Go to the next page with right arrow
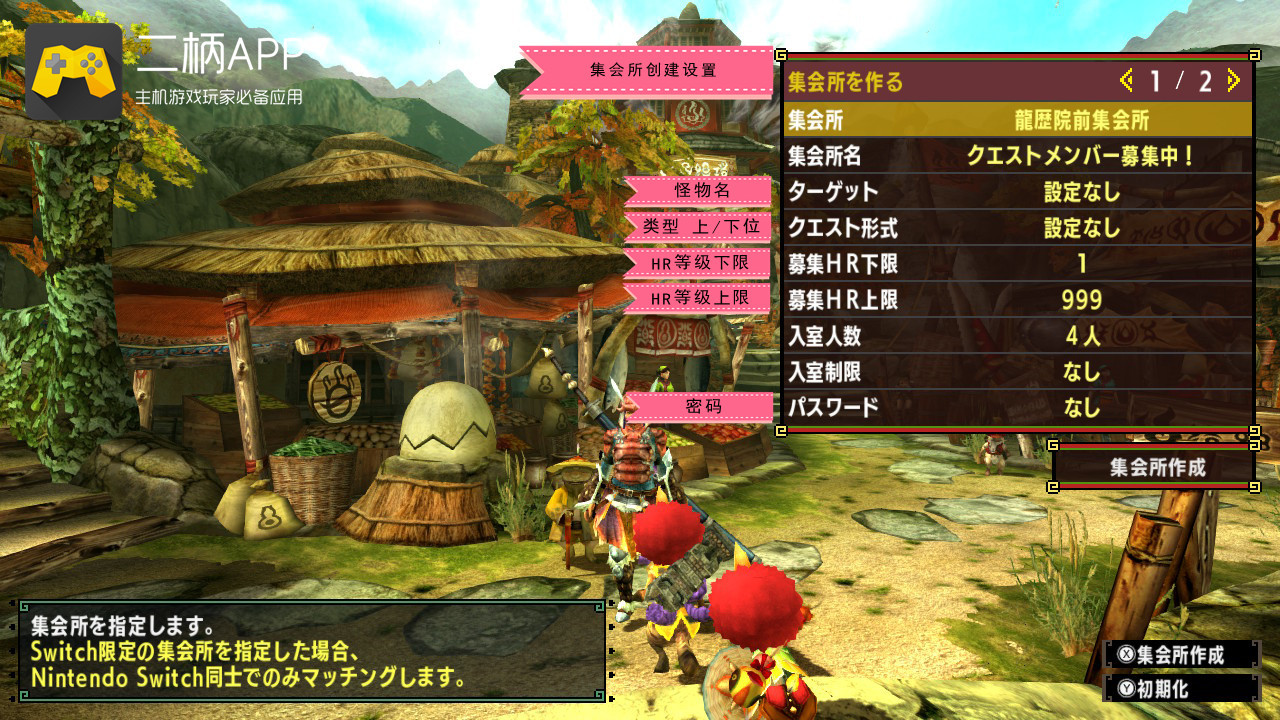This screenshot has height=720, width=1280. click(1233, 81)
